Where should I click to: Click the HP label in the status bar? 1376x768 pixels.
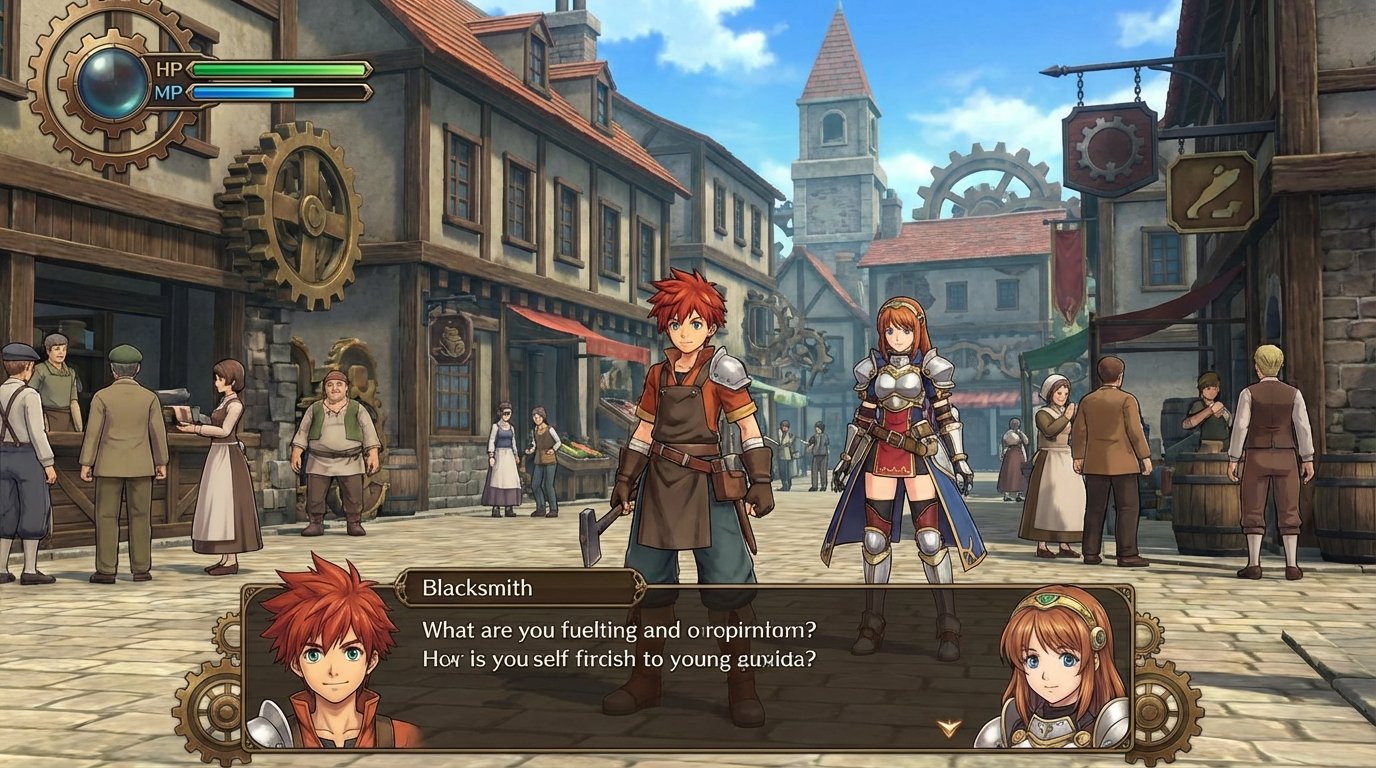click(167, 69)
